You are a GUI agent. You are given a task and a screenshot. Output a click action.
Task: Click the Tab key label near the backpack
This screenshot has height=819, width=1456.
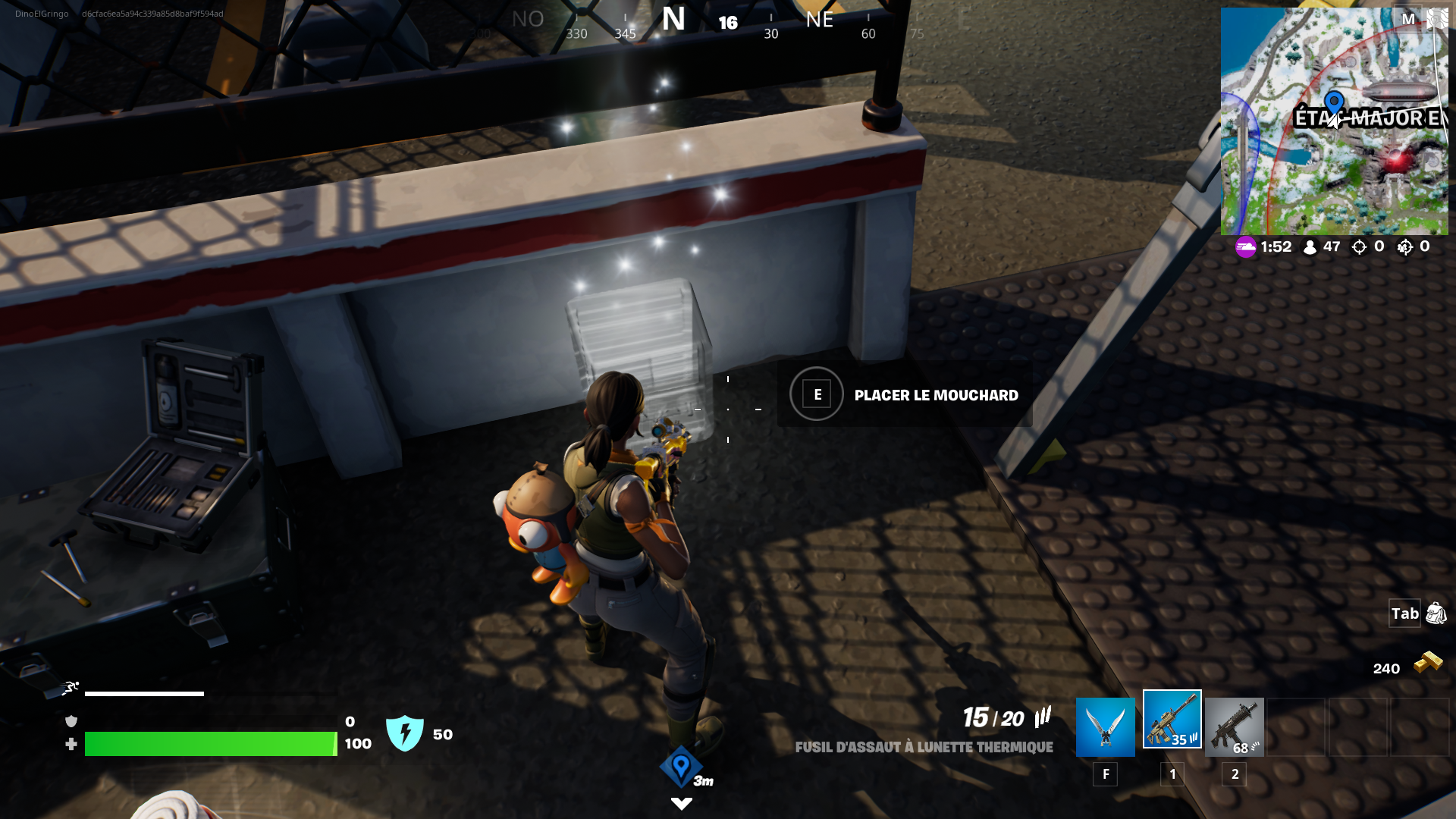tap(1404, 614)
